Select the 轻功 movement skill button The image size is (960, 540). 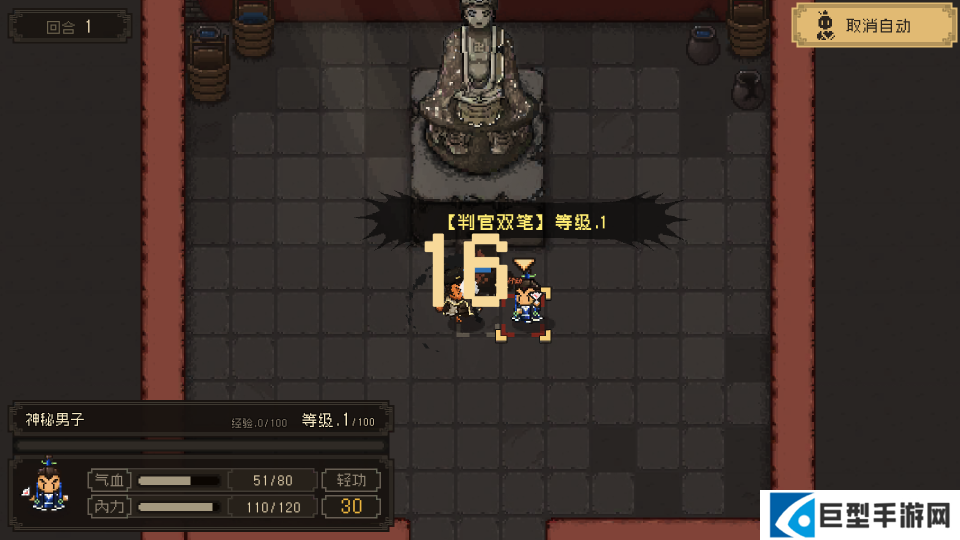tap(351, 480)
